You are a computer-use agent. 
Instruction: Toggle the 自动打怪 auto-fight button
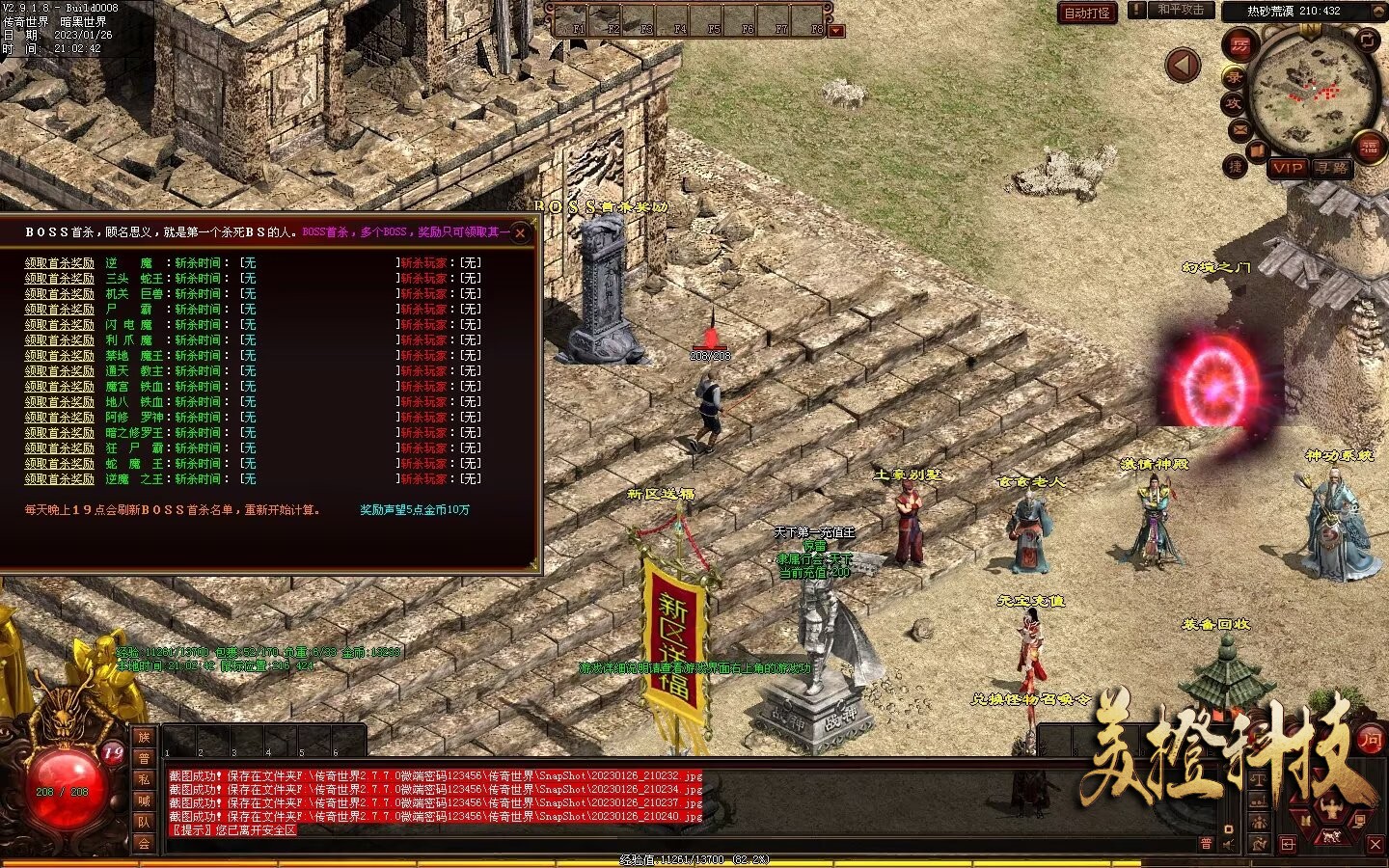(1087, 13)
